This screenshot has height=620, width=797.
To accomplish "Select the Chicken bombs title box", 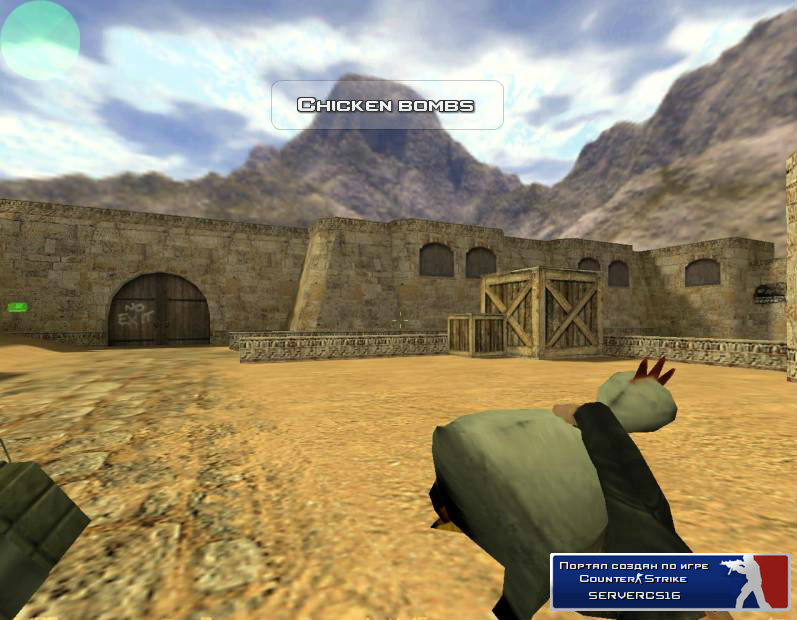I will pos(386,105).
